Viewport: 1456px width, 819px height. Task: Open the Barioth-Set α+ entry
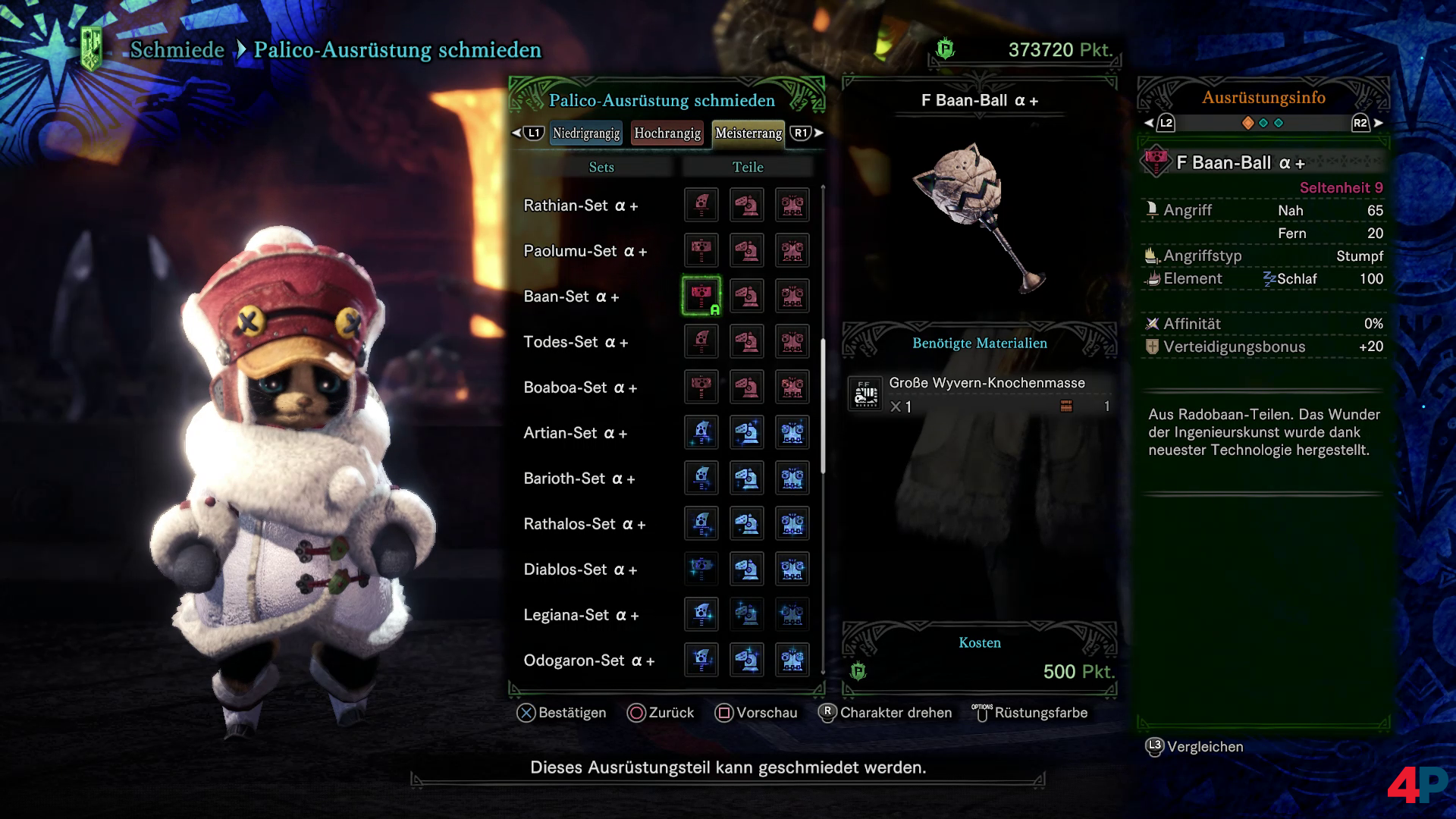click(x=579, y=479)
